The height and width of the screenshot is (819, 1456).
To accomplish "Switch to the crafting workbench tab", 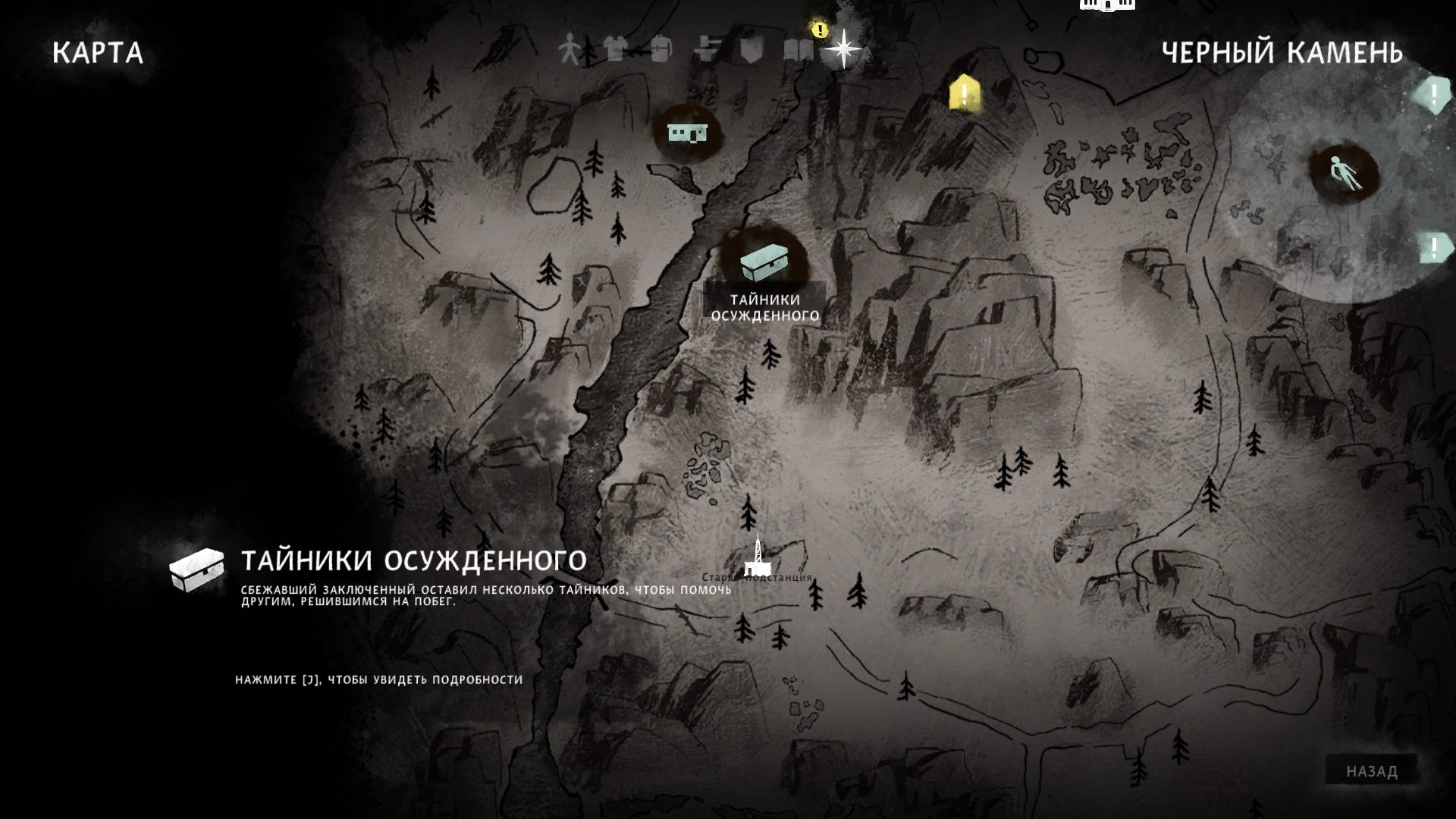I will point(706,50).
